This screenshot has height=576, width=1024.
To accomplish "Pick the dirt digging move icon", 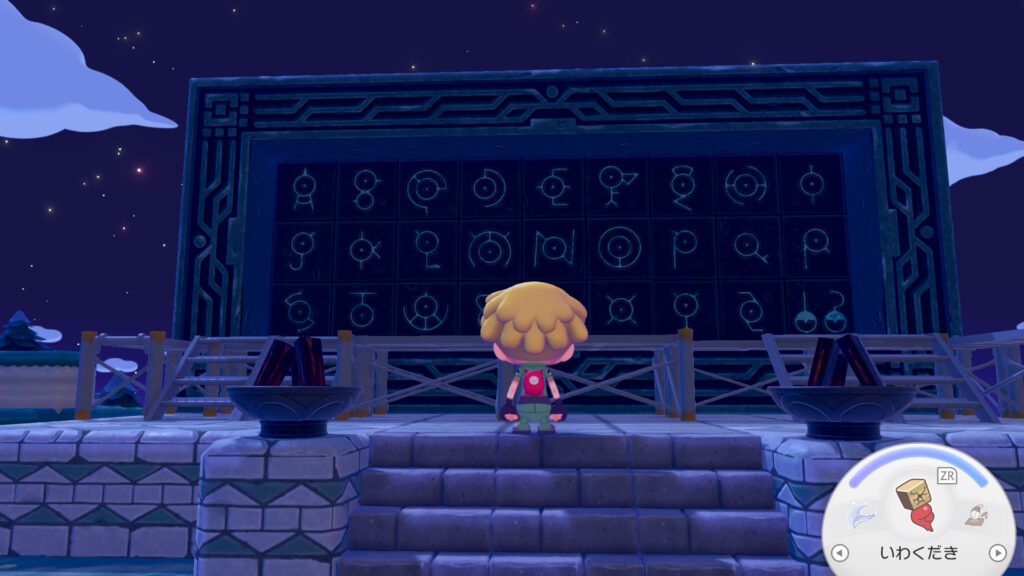I will [x=975, y=516].
